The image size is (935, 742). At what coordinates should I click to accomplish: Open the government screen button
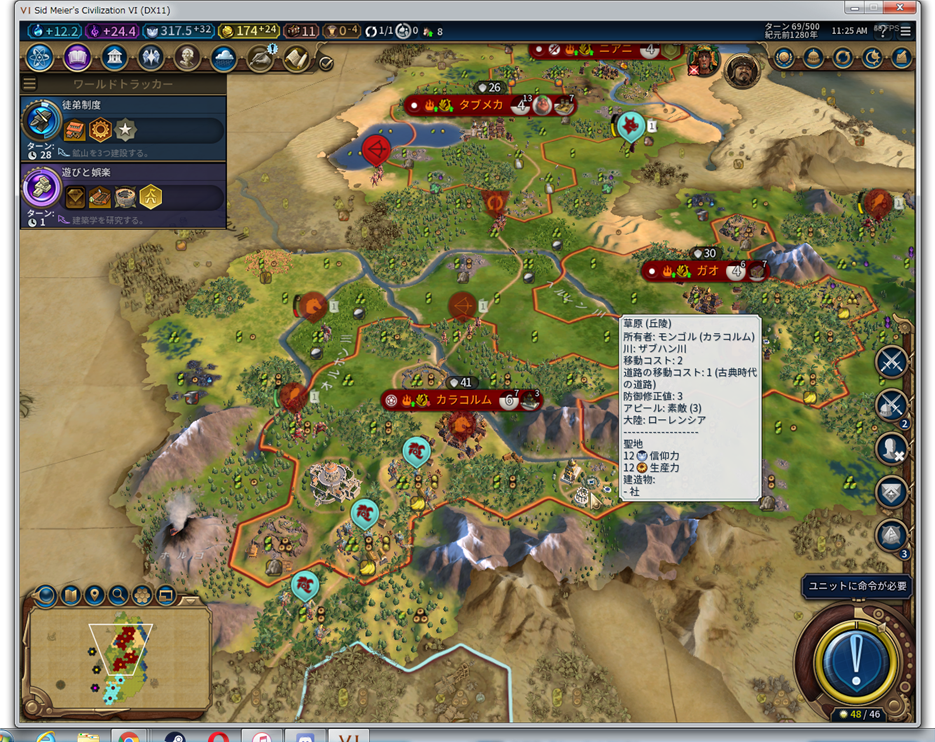coord(114,58)
